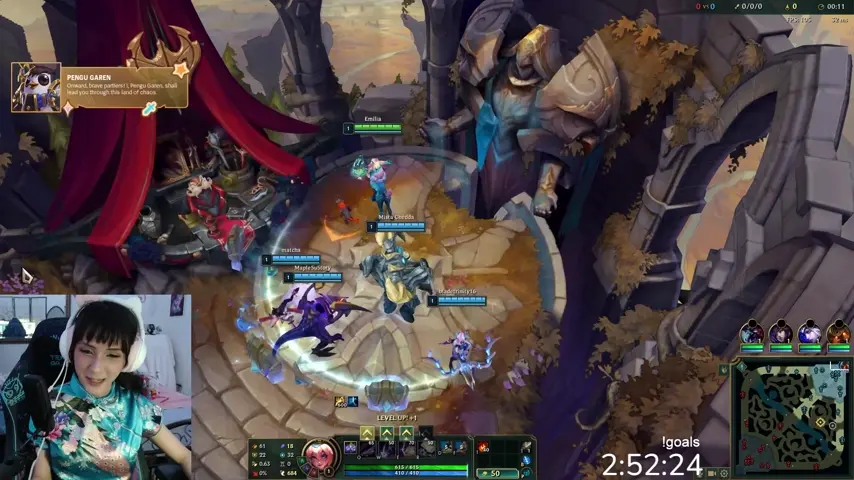Image resolution: width=854 pixels, height=480 pixels.
Task: Activate the E ability icon
Action: tap(406, 449)
